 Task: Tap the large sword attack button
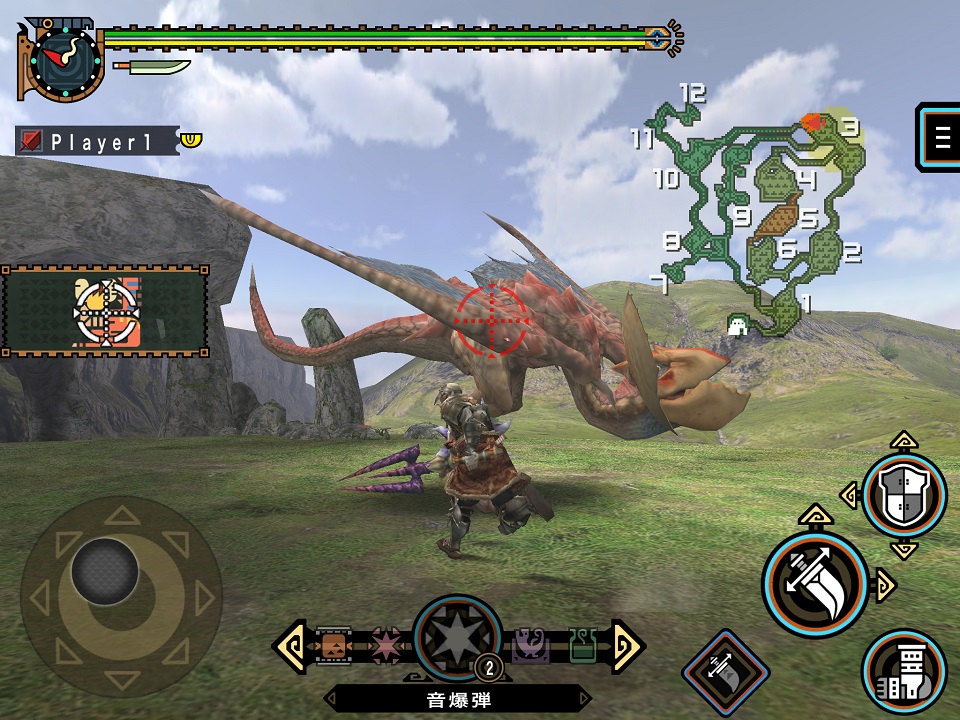(x=814, y=583)
